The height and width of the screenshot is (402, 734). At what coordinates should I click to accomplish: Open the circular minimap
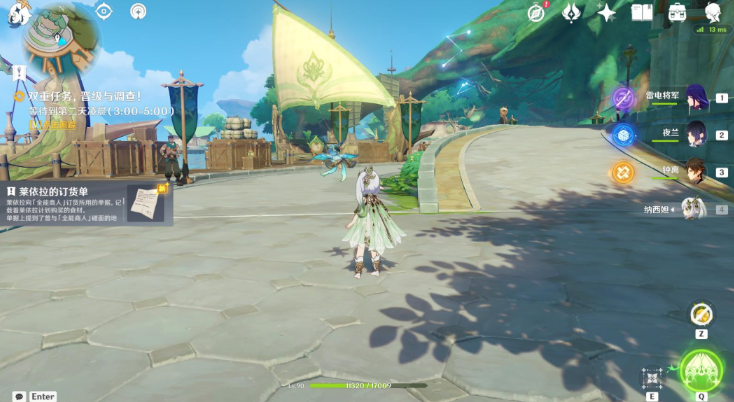pos(62,40)
